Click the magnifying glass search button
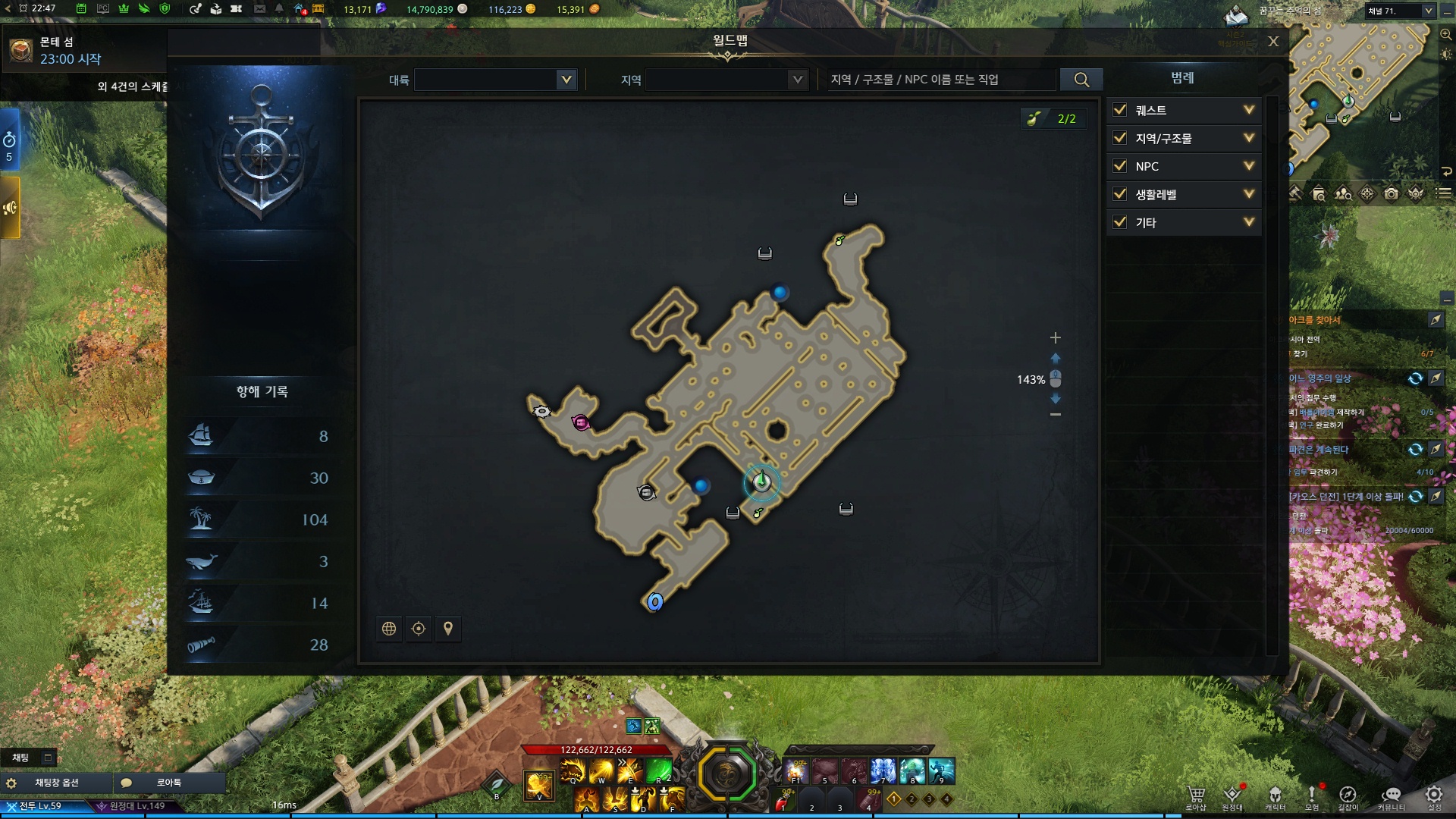Viewport: 1456px width, 819px height. click(x=1081, y=80)
